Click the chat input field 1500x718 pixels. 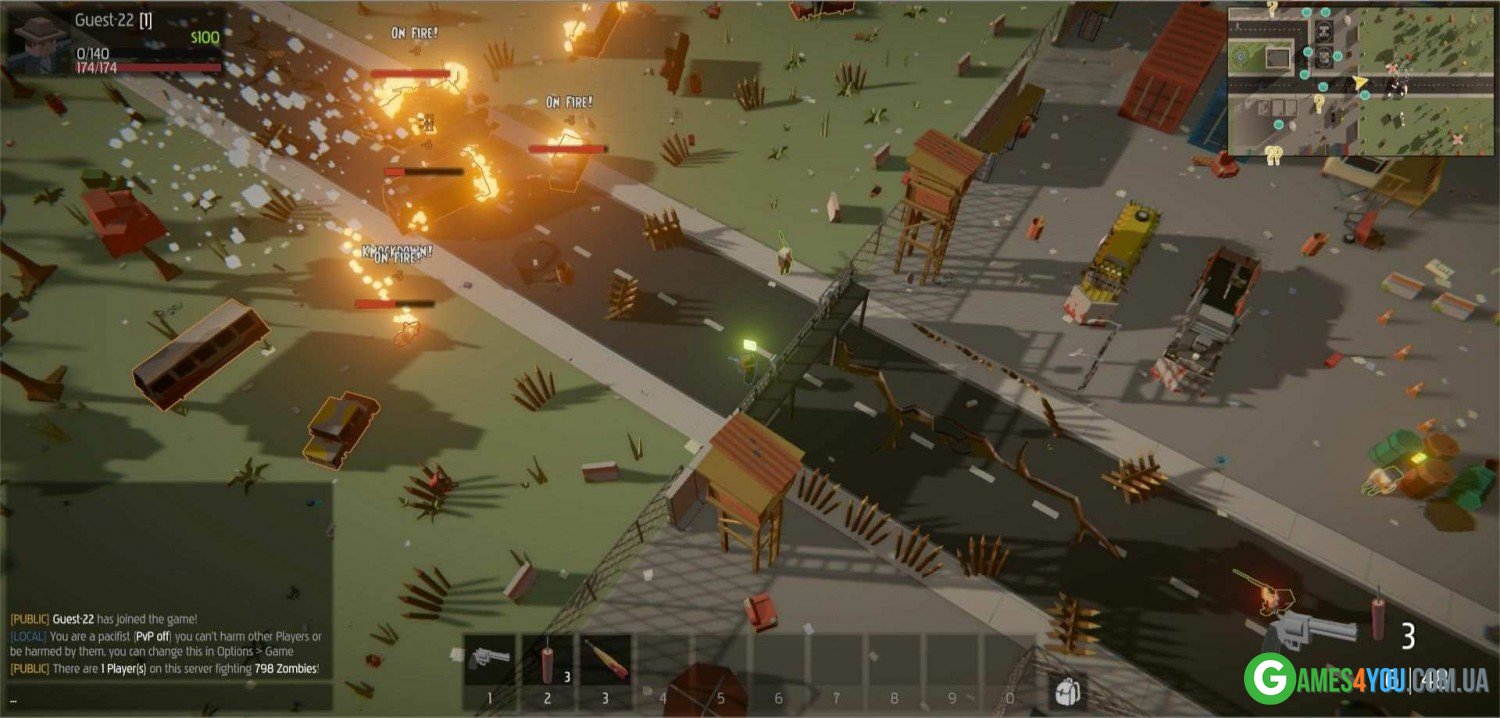[168, 699]
